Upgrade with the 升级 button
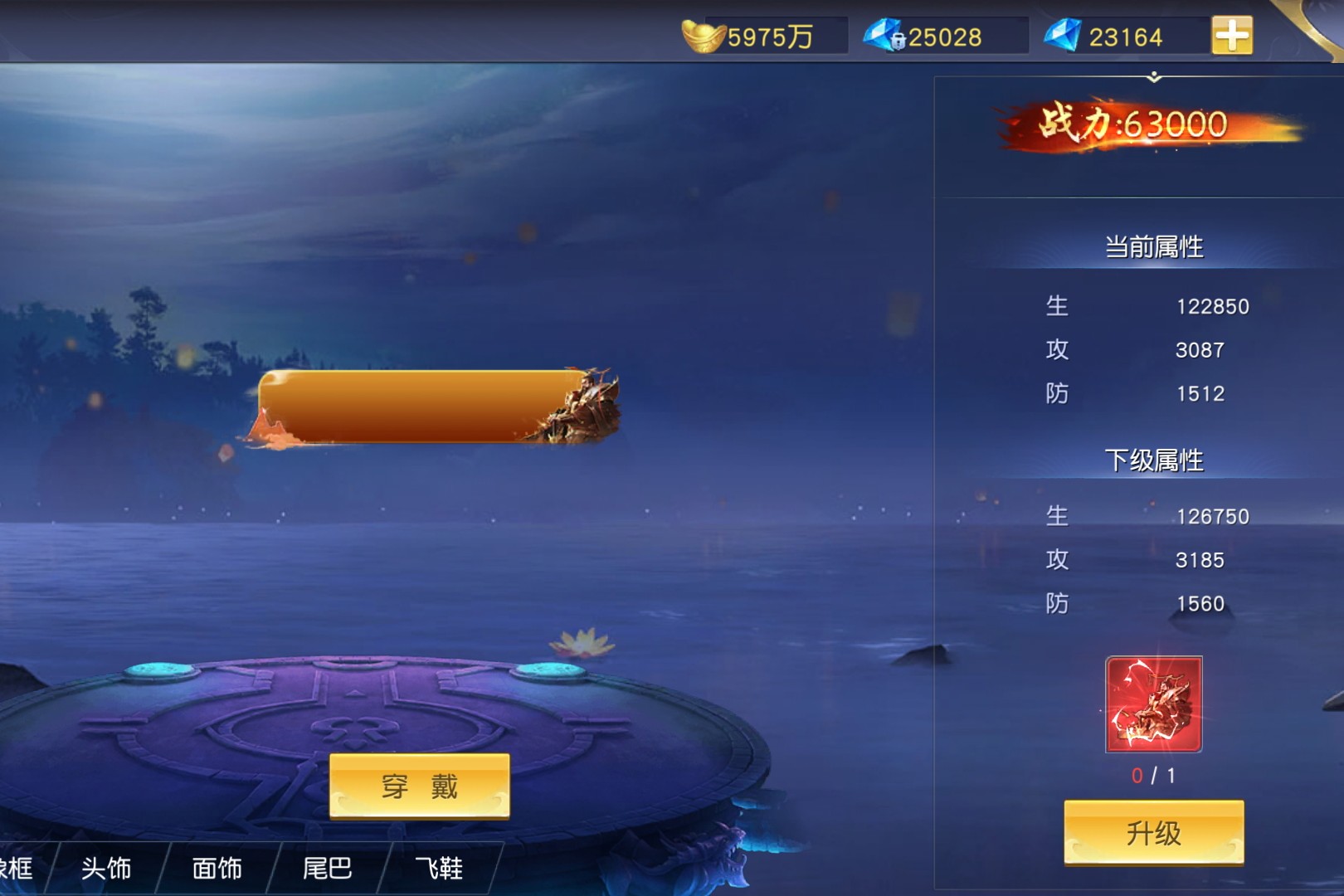Image resolution: width=1344 pixels, height=896 pixels. click(x=1153, y=832)
